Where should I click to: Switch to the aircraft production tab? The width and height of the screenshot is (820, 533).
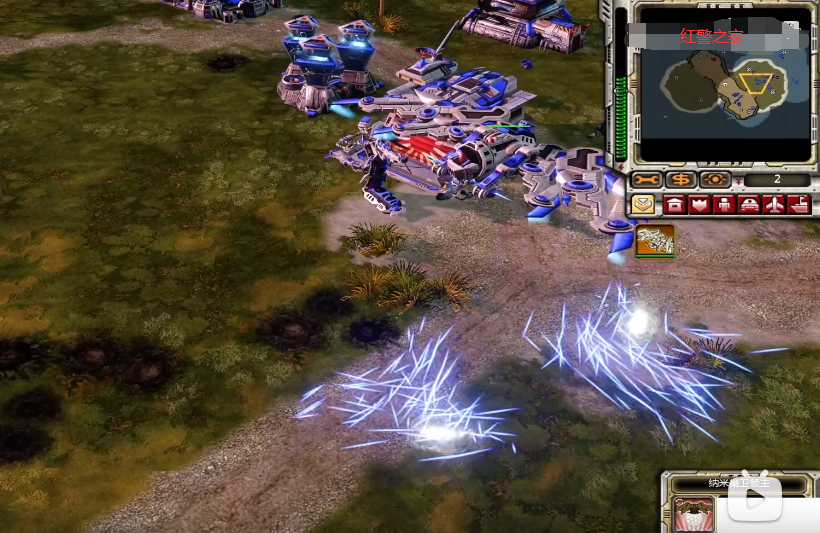[x=773, y=205]
